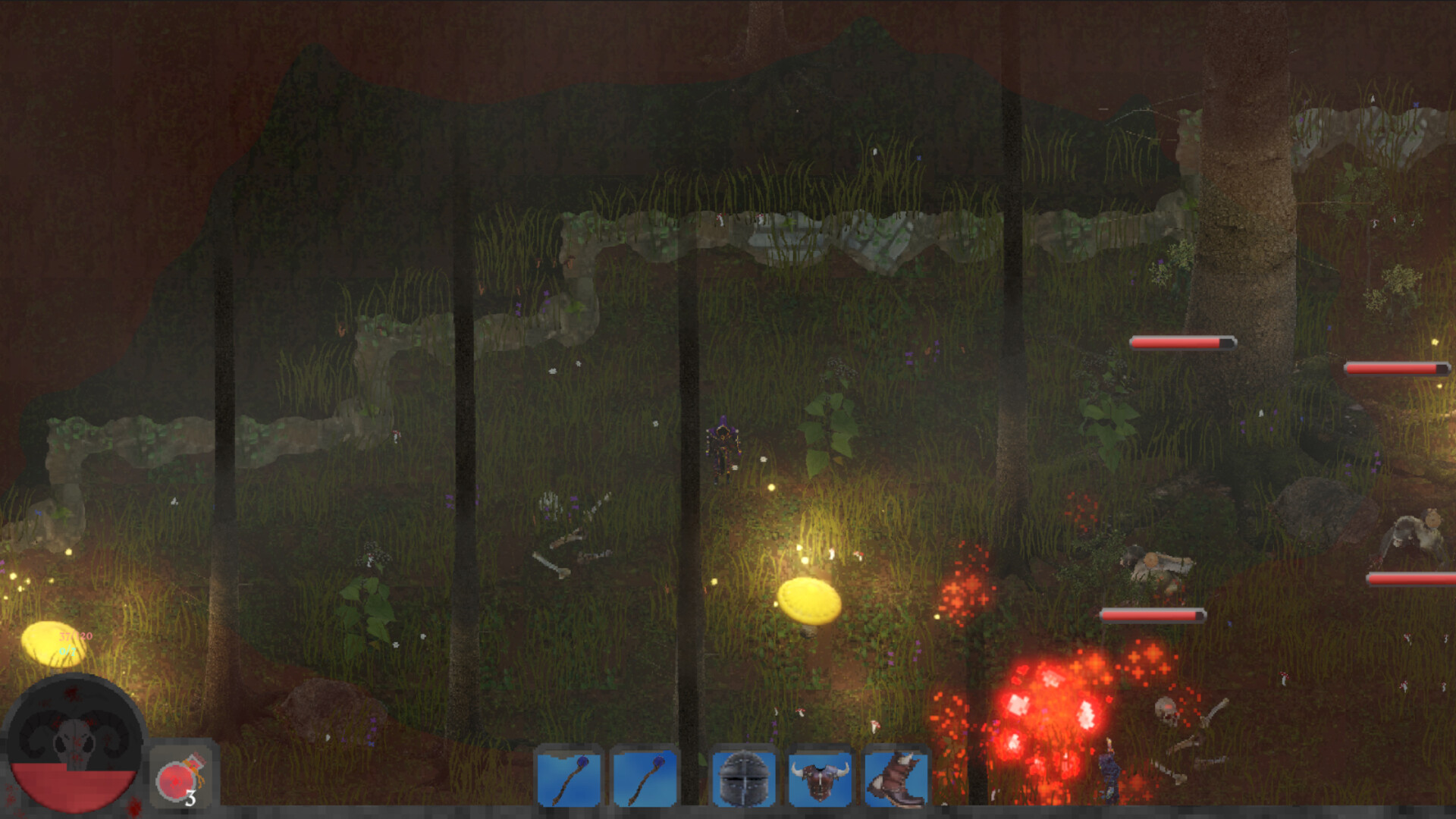This screenshot has height=819, width=1456.
Task: Click the enemy health bar beside the tree
Action: coord(1183,343)
